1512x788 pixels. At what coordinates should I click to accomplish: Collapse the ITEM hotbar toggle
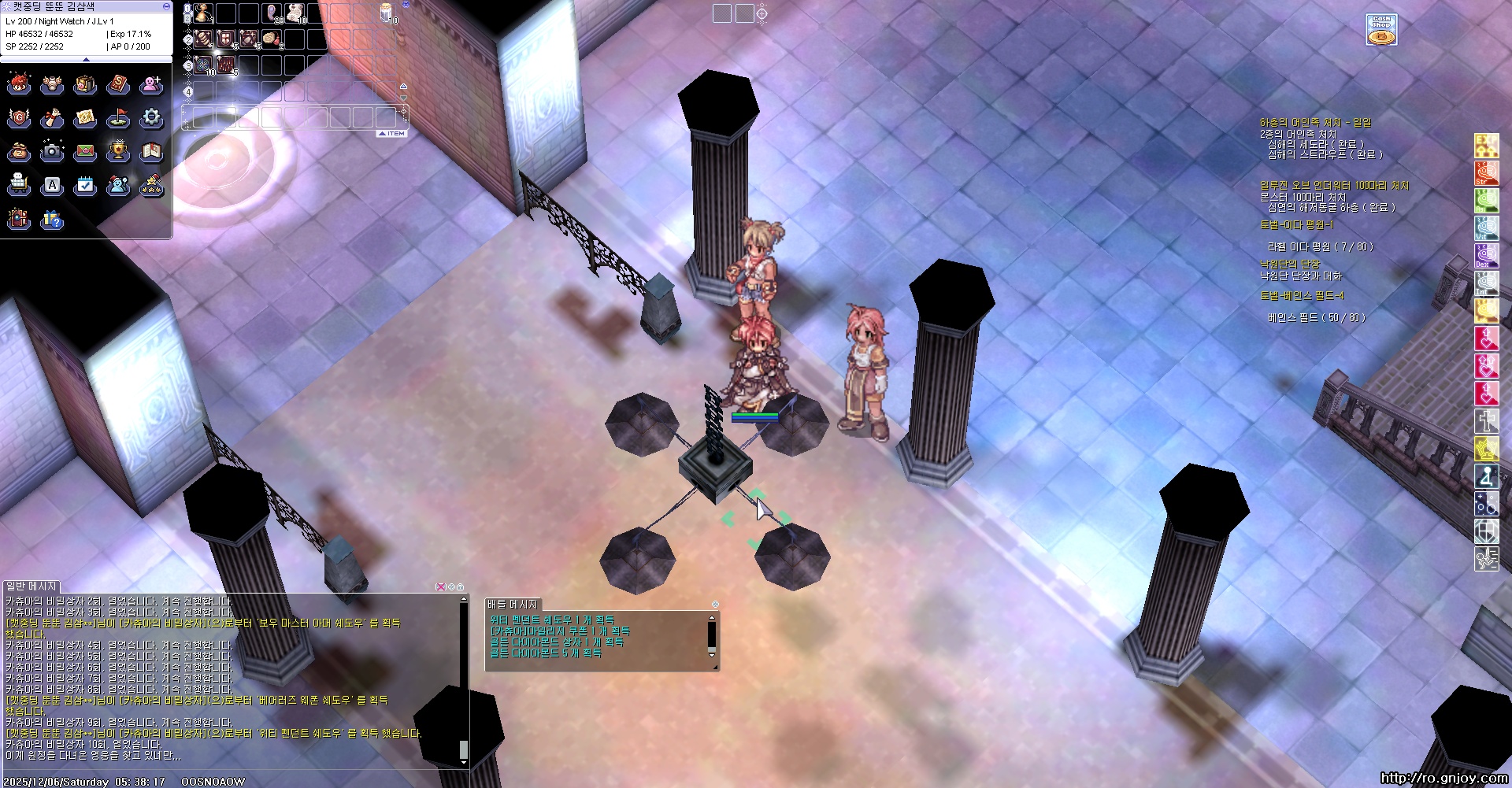[392, 134]
